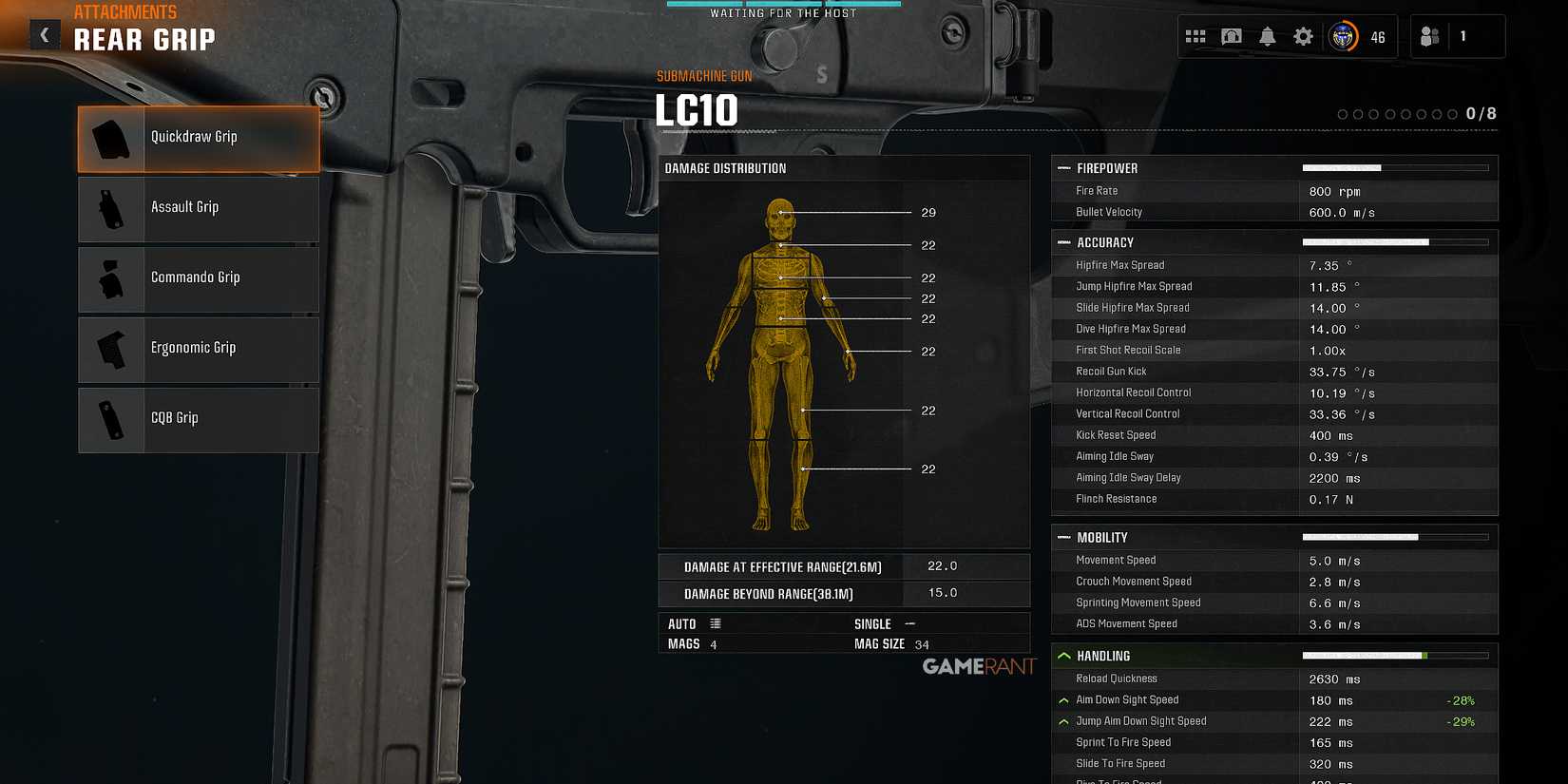Click the grid menu icon top right
The width and height of the screenshot is (1568, 784).
click(1195, 35)
